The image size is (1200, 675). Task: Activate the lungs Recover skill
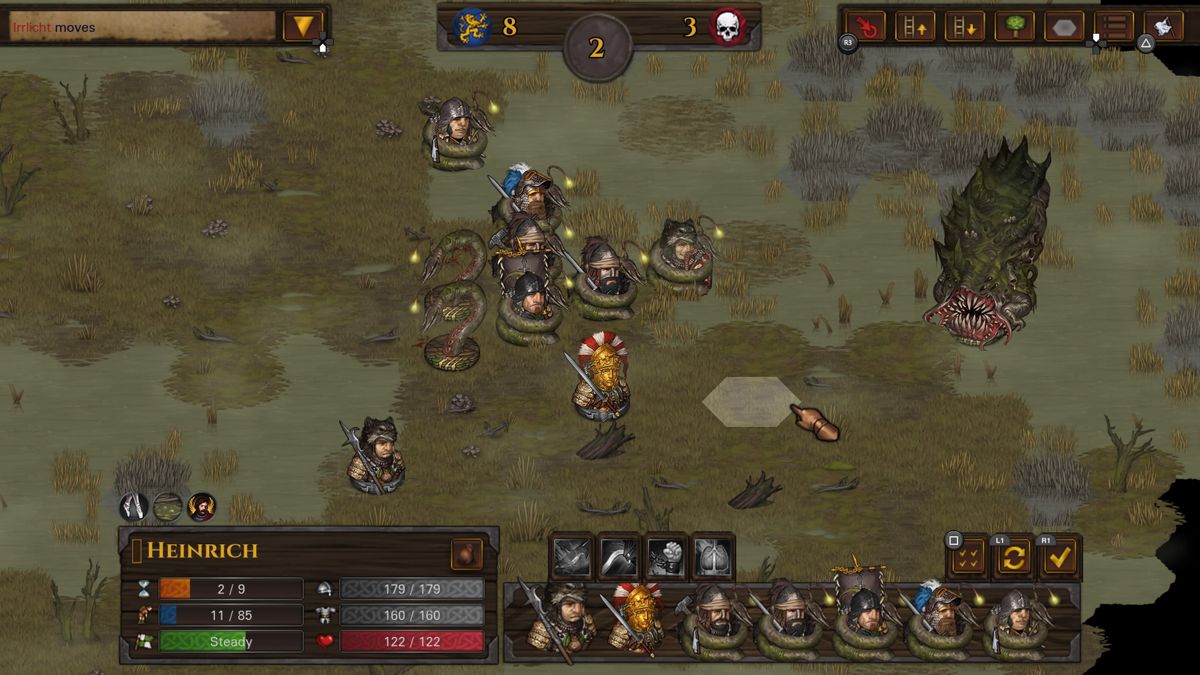click(x=713, y=557)
